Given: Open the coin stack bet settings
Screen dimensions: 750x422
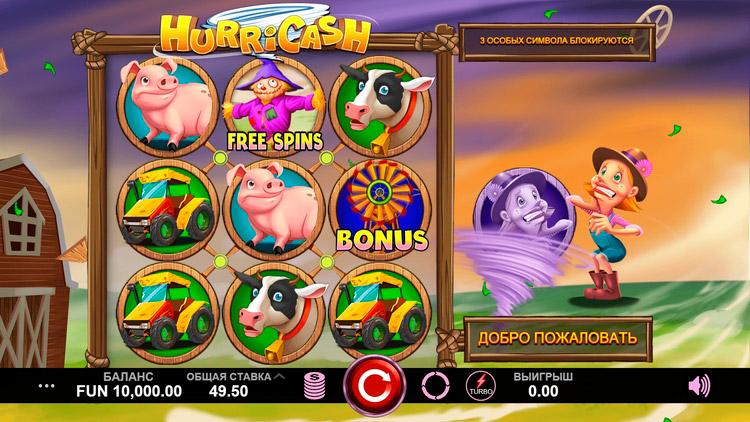Looking at the screenshot, I should (316, 386).
